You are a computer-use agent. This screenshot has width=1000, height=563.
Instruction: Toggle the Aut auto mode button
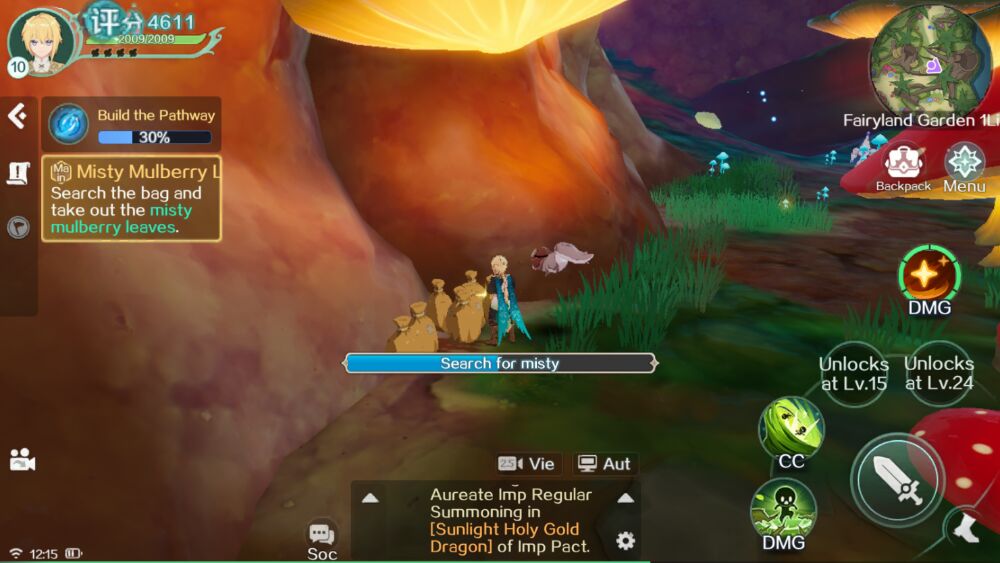tap(604, 463)
